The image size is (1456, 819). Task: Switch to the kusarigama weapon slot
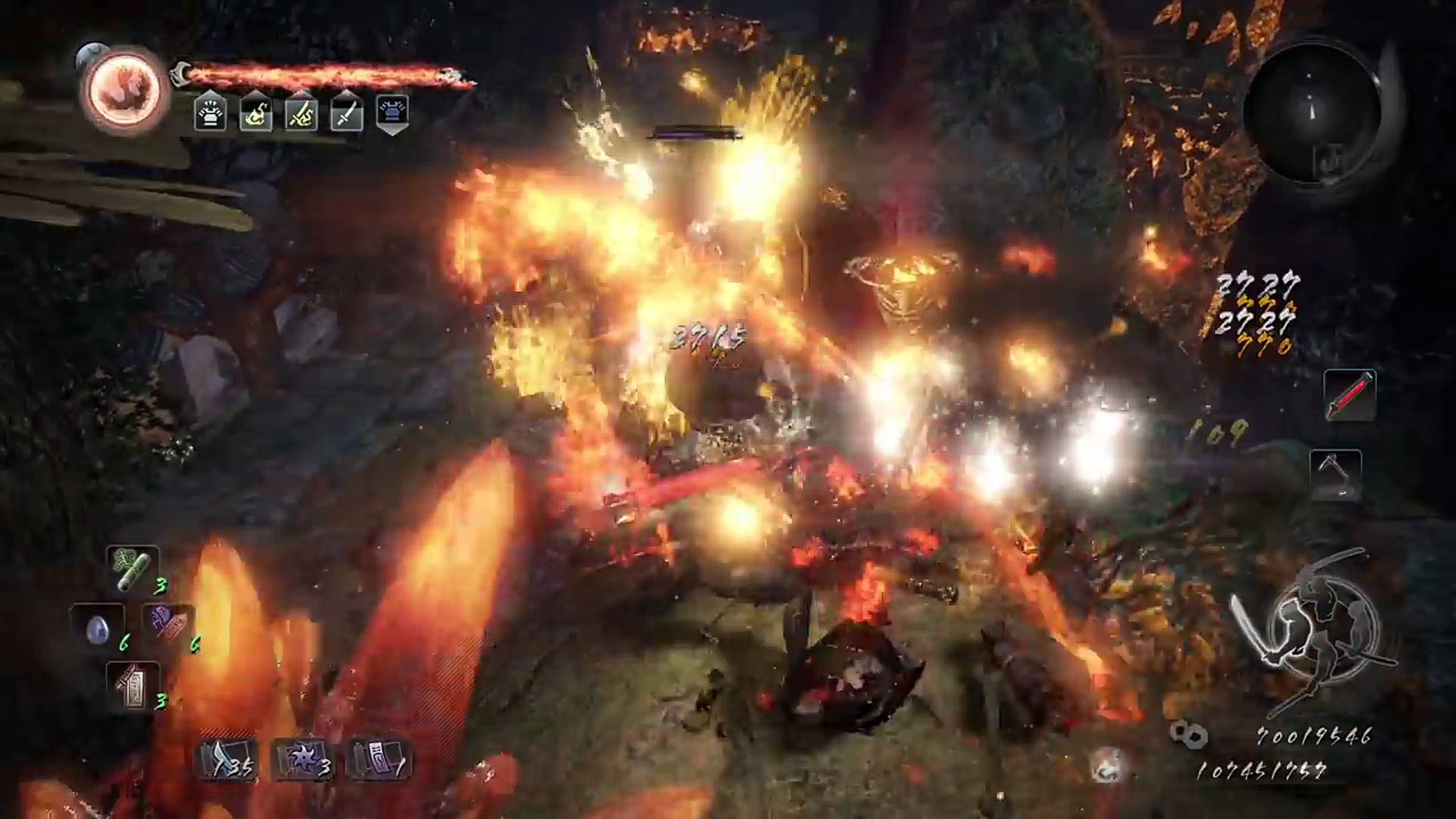(1335, 475)
